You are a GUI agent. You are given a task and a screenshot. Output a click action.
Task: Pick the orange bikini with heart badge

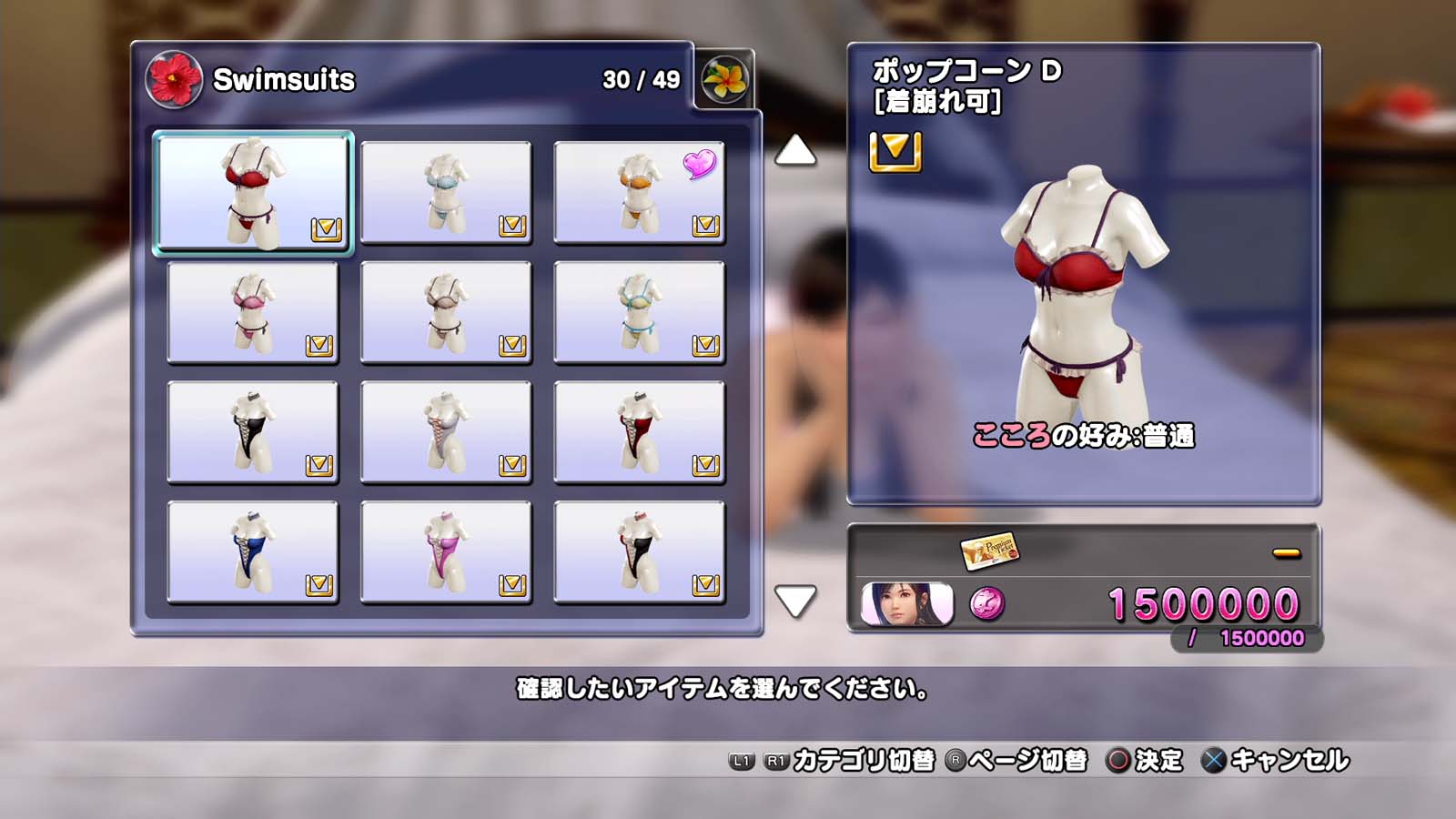[x=639, y=192]
